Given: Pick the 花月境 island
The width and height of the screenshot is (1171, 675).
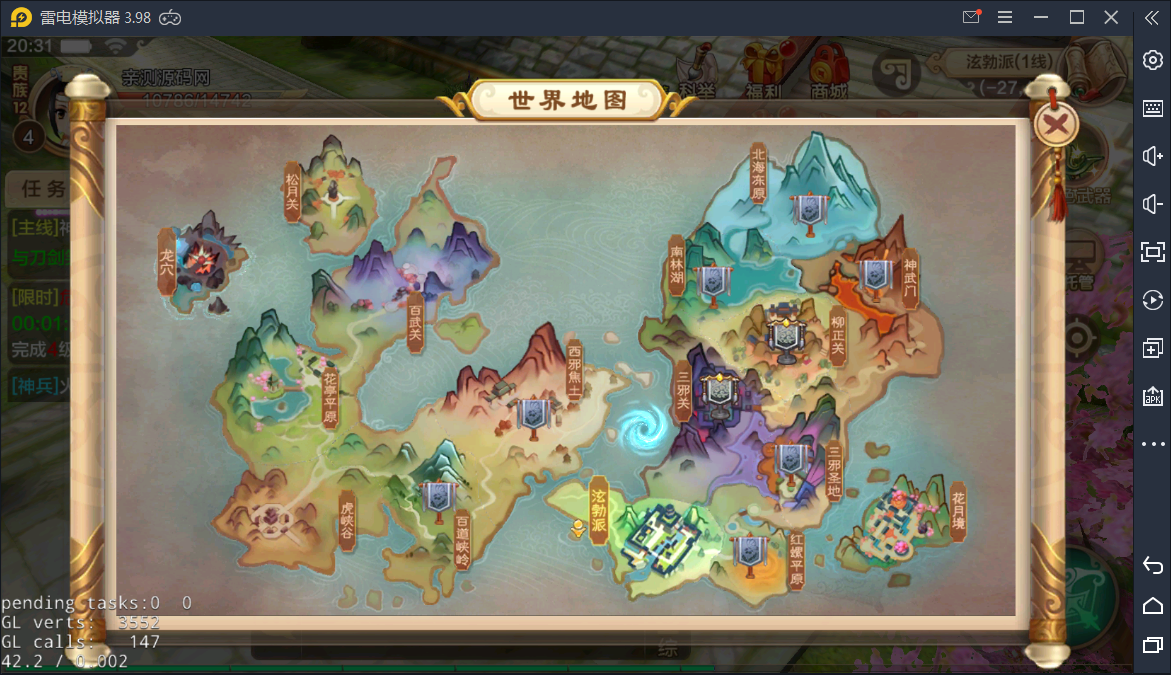Looking at the screenshot, I should 958,512.
